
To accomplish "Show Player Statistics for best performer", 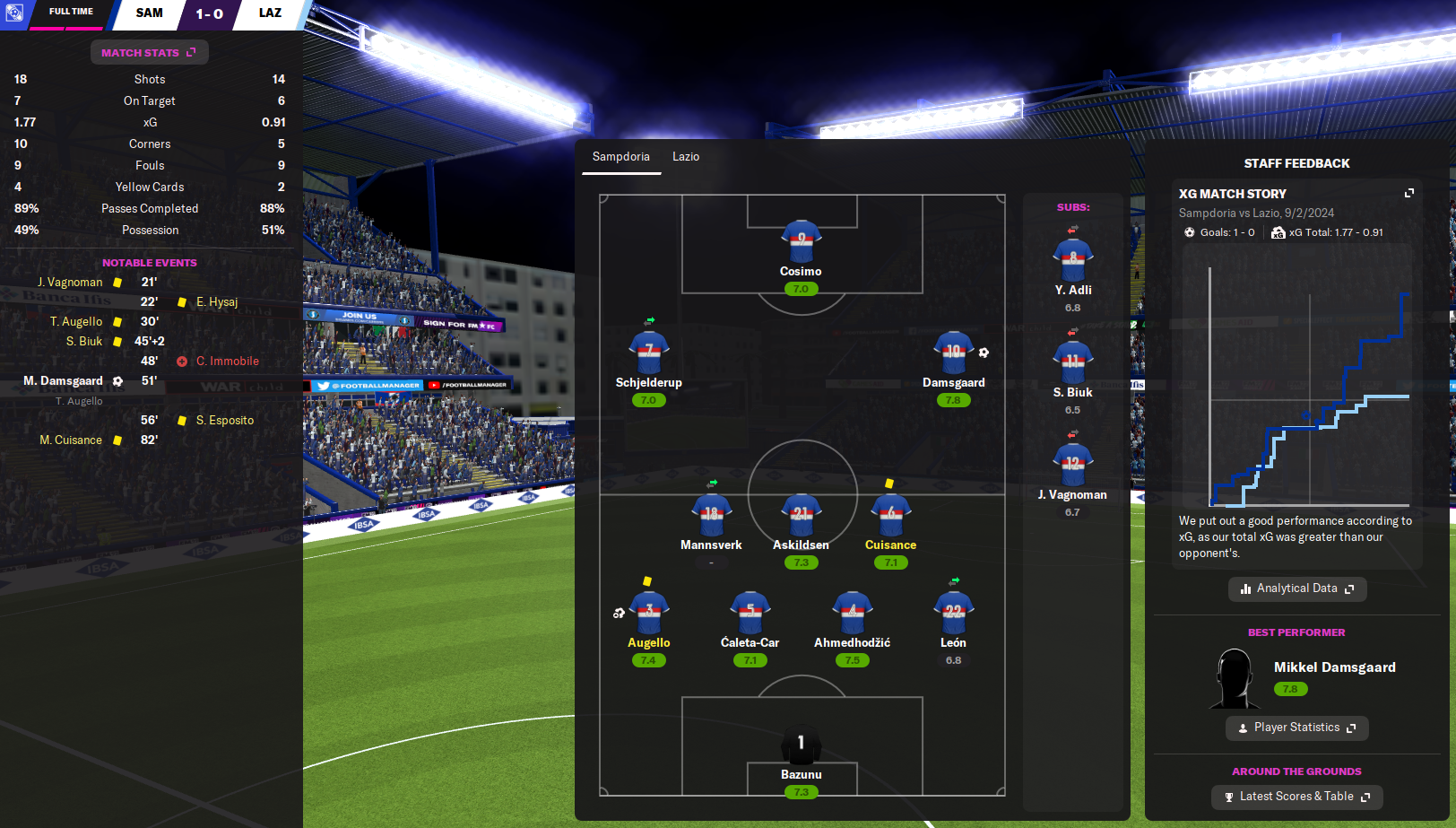I will (x=1296, y=728).
